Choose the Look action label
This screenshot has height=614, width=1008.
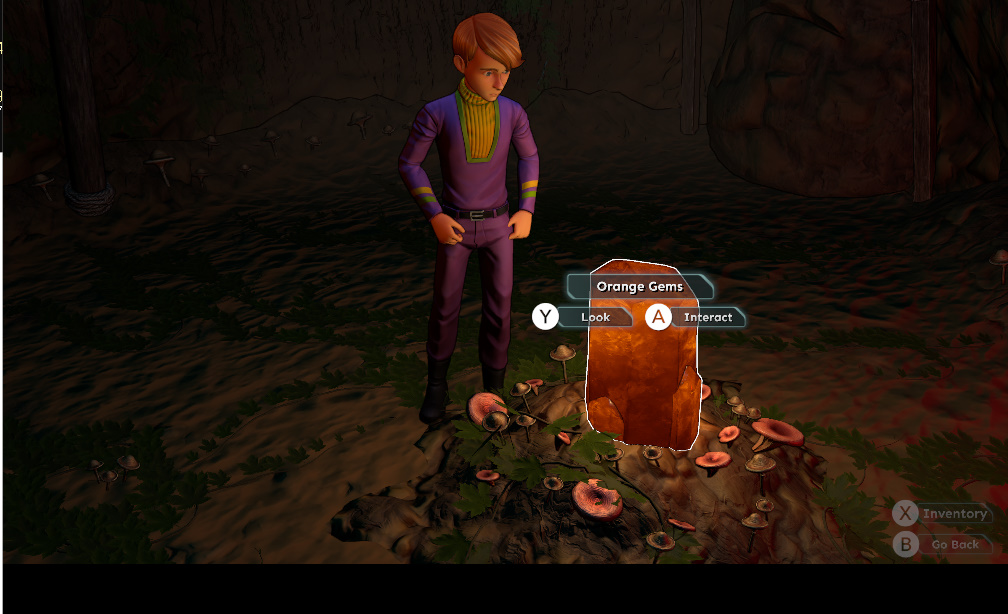pyautogui.click(x=595, y=318)
